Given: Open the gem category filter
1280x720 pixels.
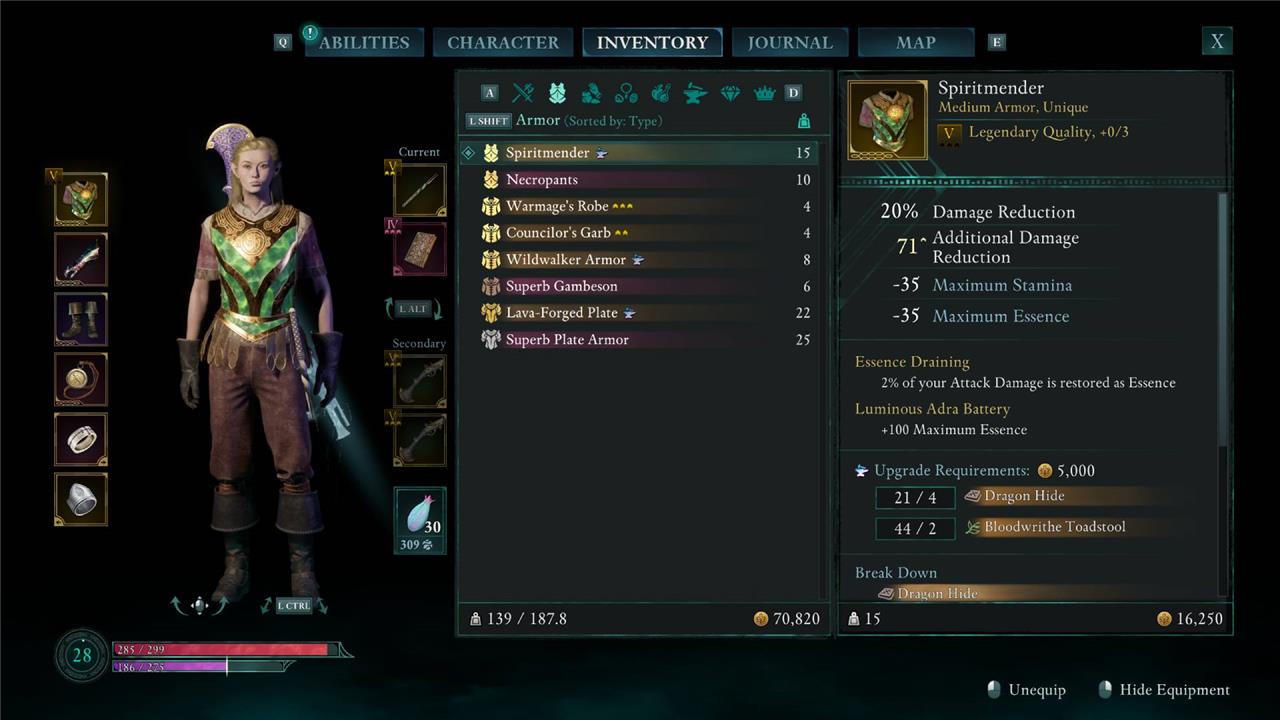Looking at the screenshot, I should pyautogui.click(x=730, y=93).
